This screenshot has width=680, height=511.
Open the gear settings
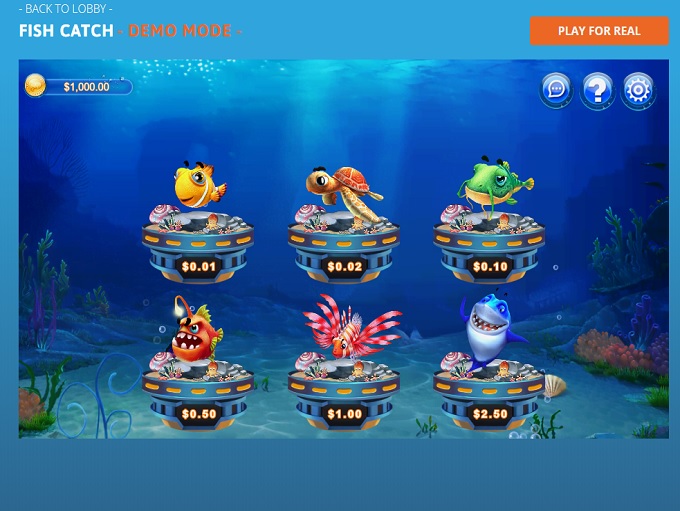(638, 90)
